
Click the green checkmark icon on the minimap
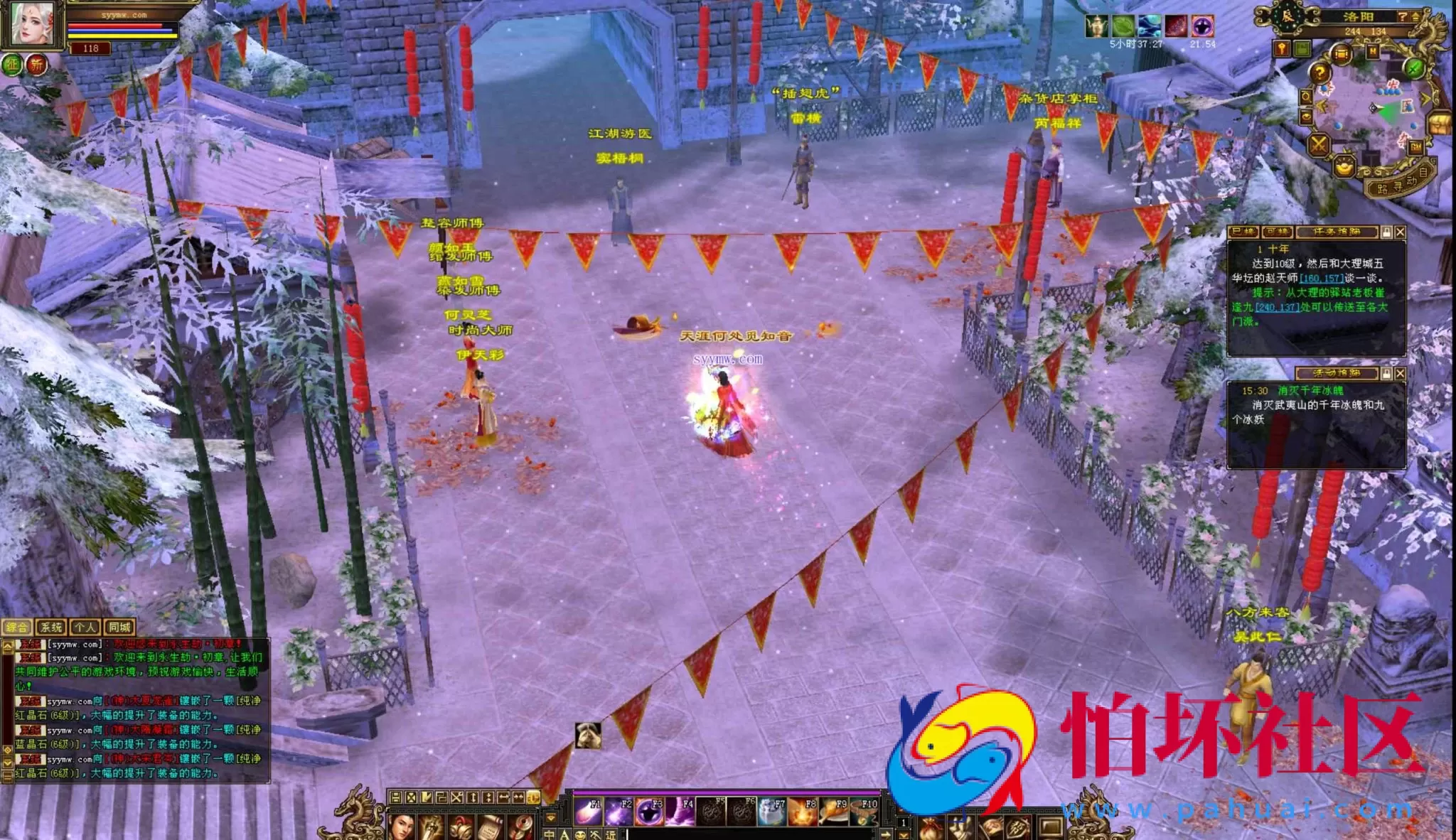click(x=1413, y=69)
